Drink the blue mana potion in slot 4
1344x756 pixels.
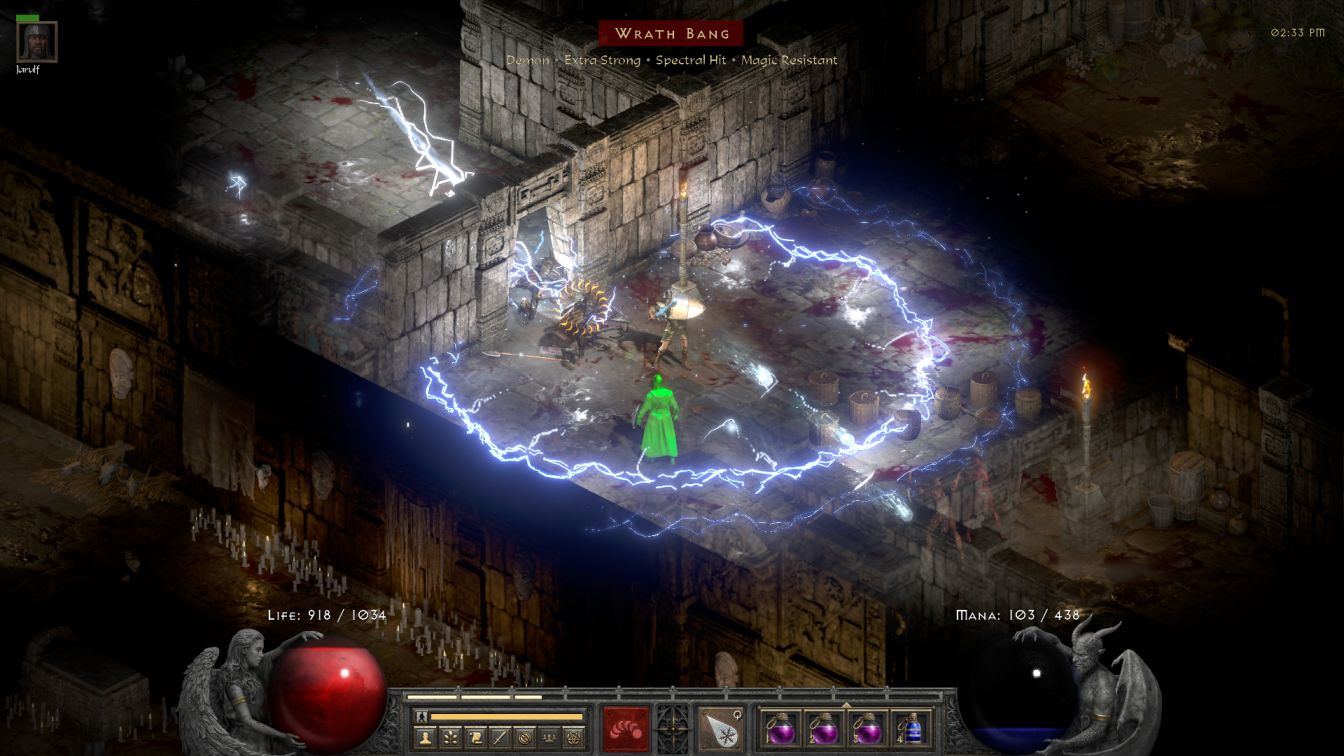pyautogui.click(x=911, y=729)
